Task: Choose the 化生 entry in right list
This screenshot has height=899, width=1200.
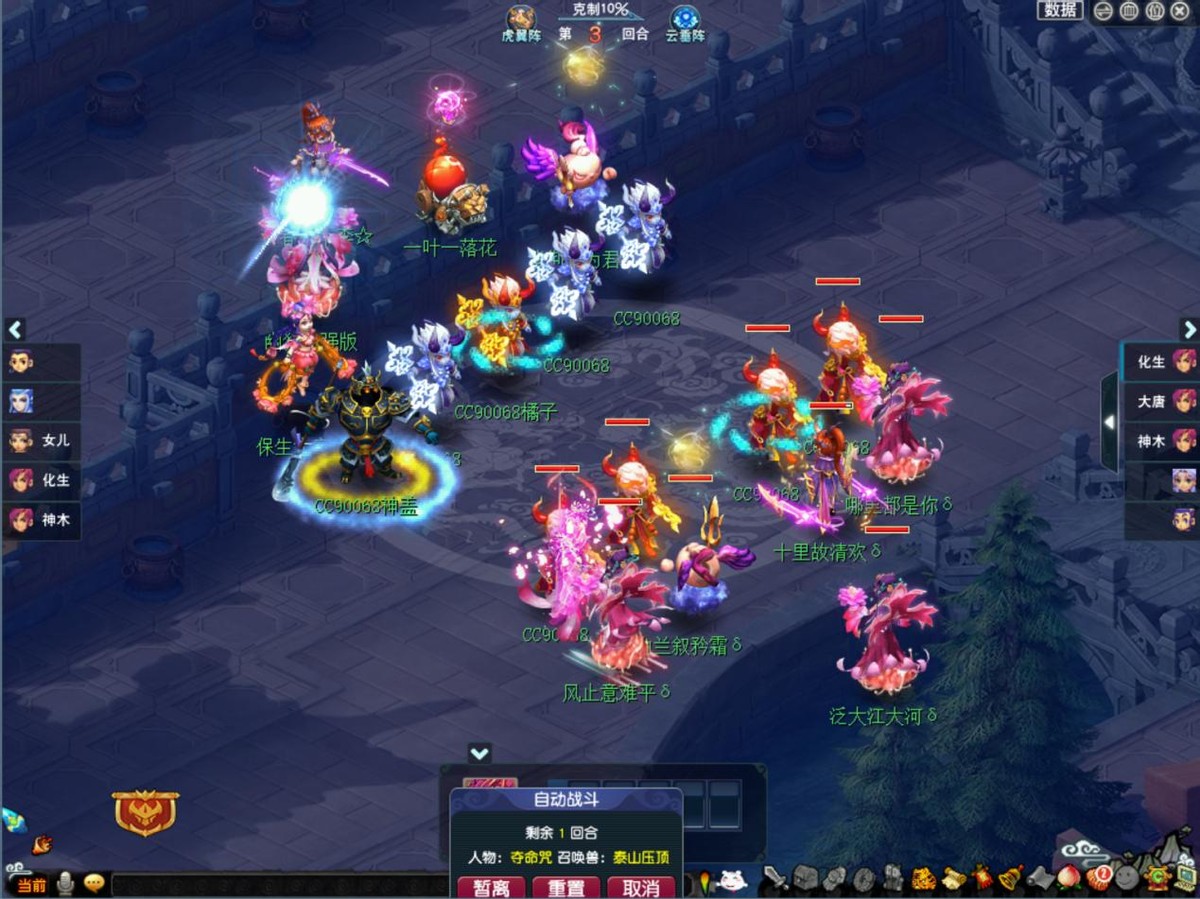Action: click(1162, 362)
